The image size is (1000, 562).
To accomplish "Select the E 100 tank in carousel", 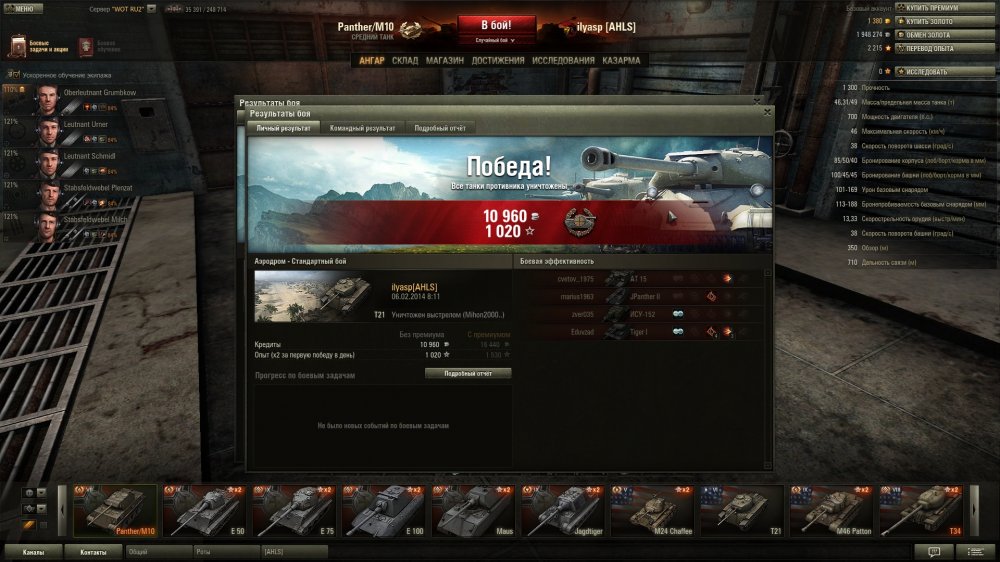I will pos(386,510).
